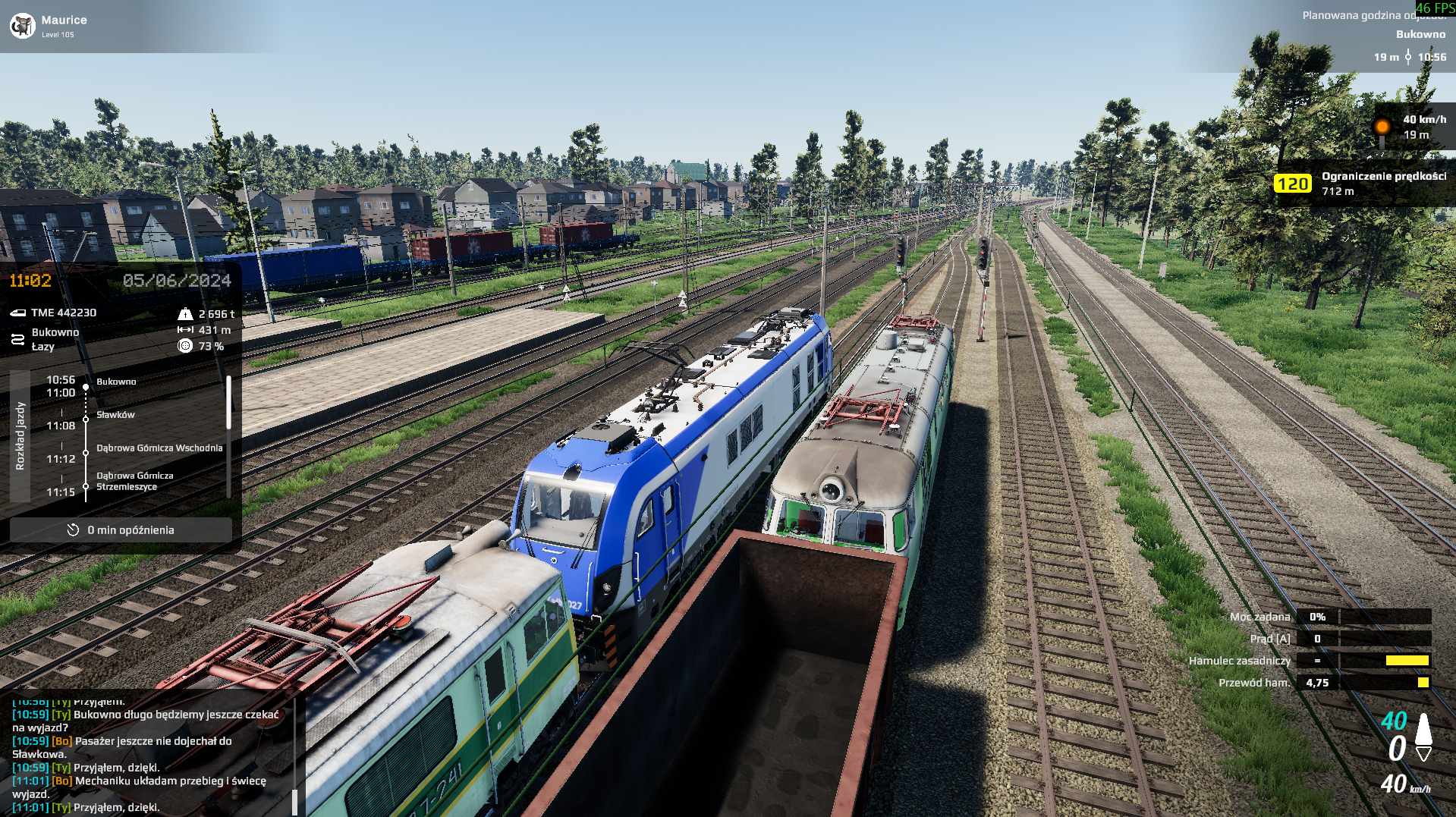The image size is (1456, 817).
Task: Select the Sławków timetable stop
Action: [x=115, y=415]
